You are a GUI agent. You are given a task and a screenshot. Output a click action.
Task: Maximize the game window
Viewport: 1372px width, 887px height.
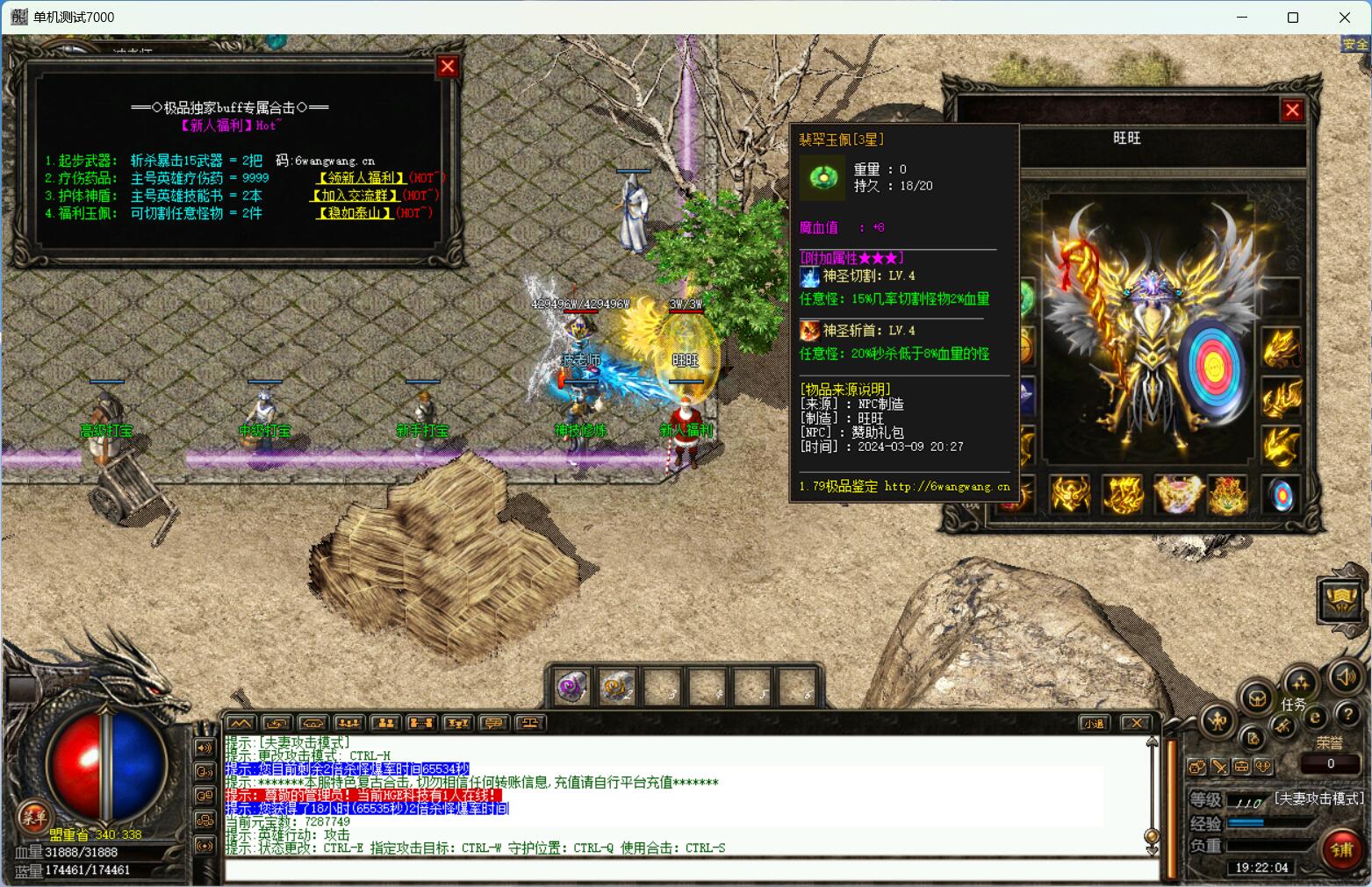coord(1292,18)
